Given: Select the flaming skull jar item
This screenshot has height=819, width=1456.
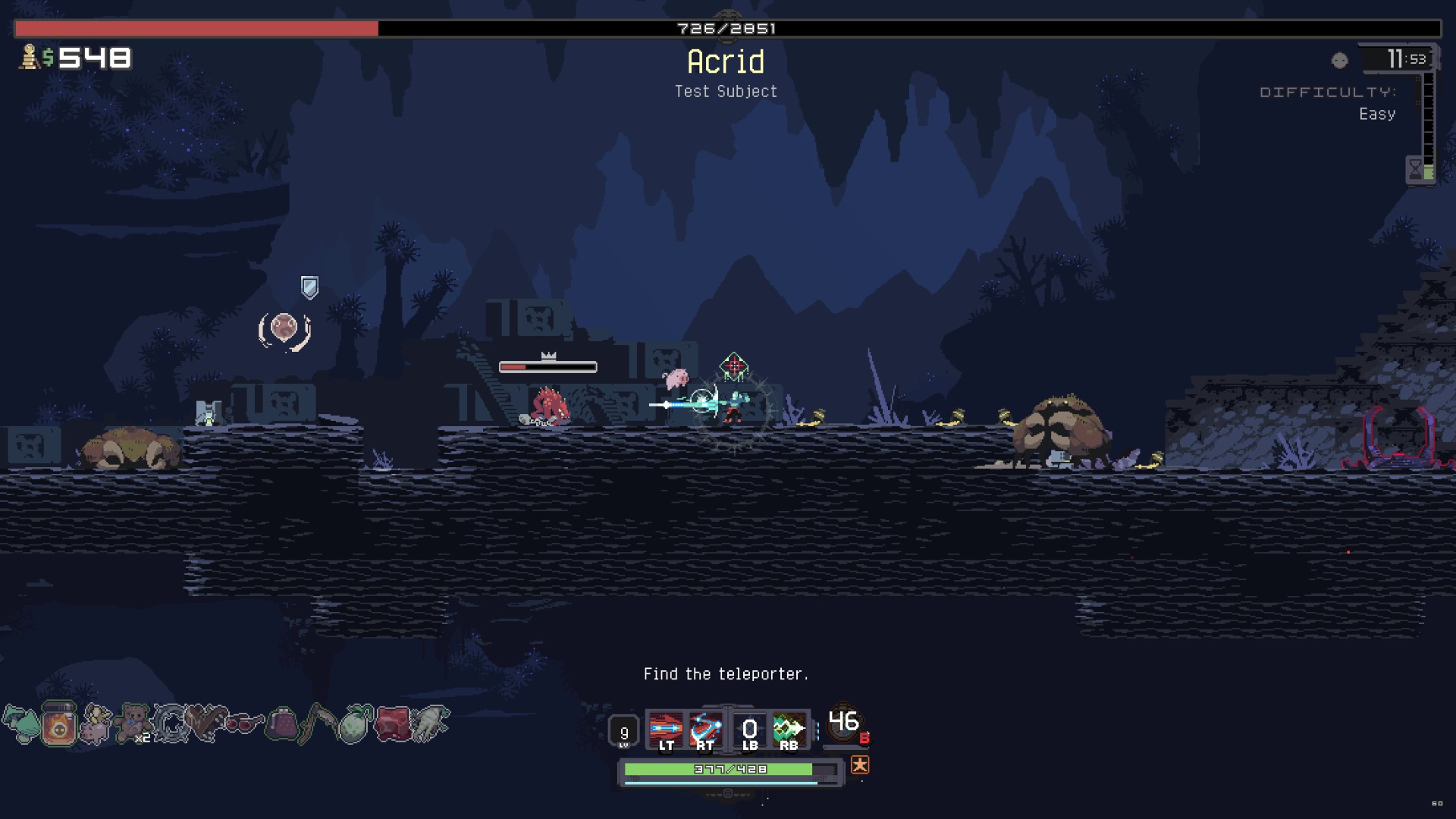Looking at the screenshot, I should click(58, 724).
